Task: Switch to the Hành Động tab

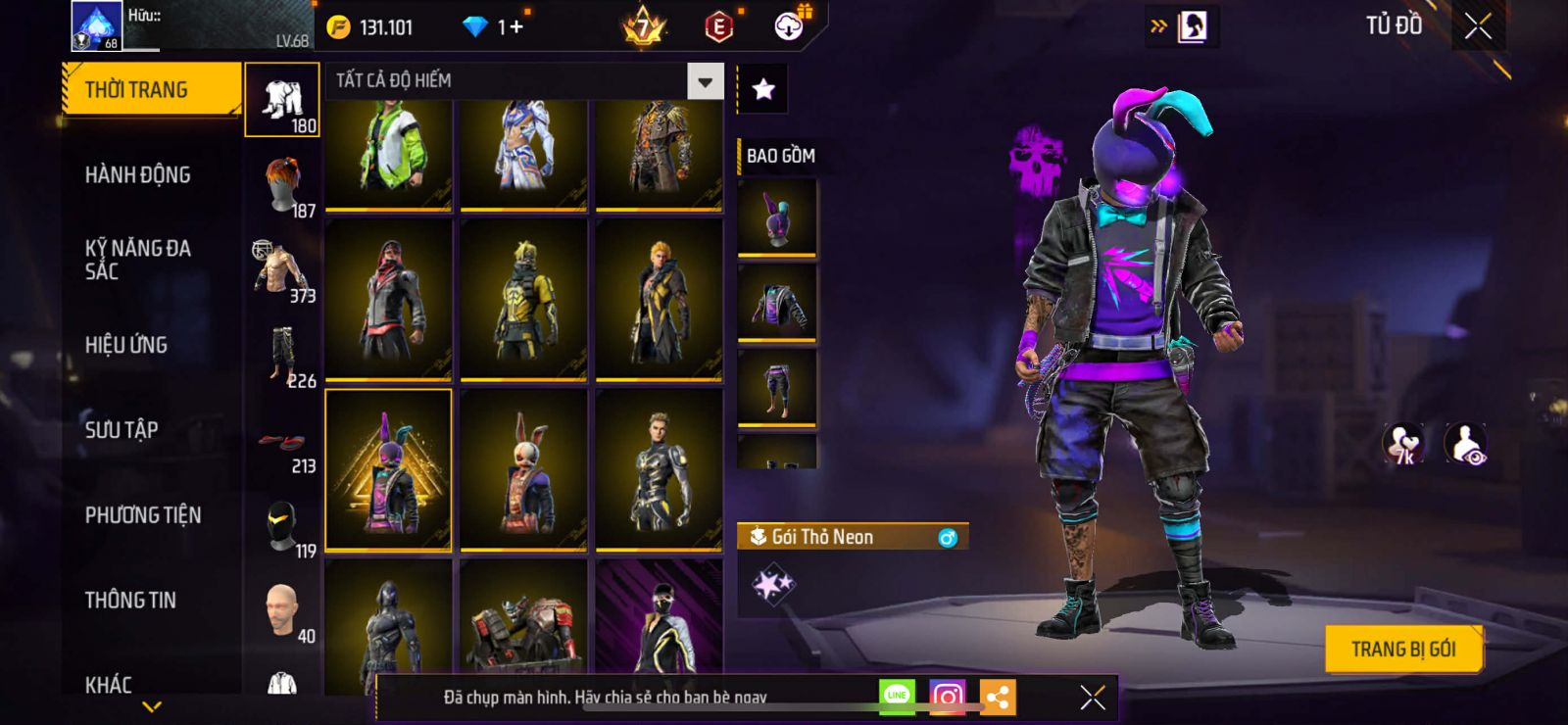Action: point(137,175)
